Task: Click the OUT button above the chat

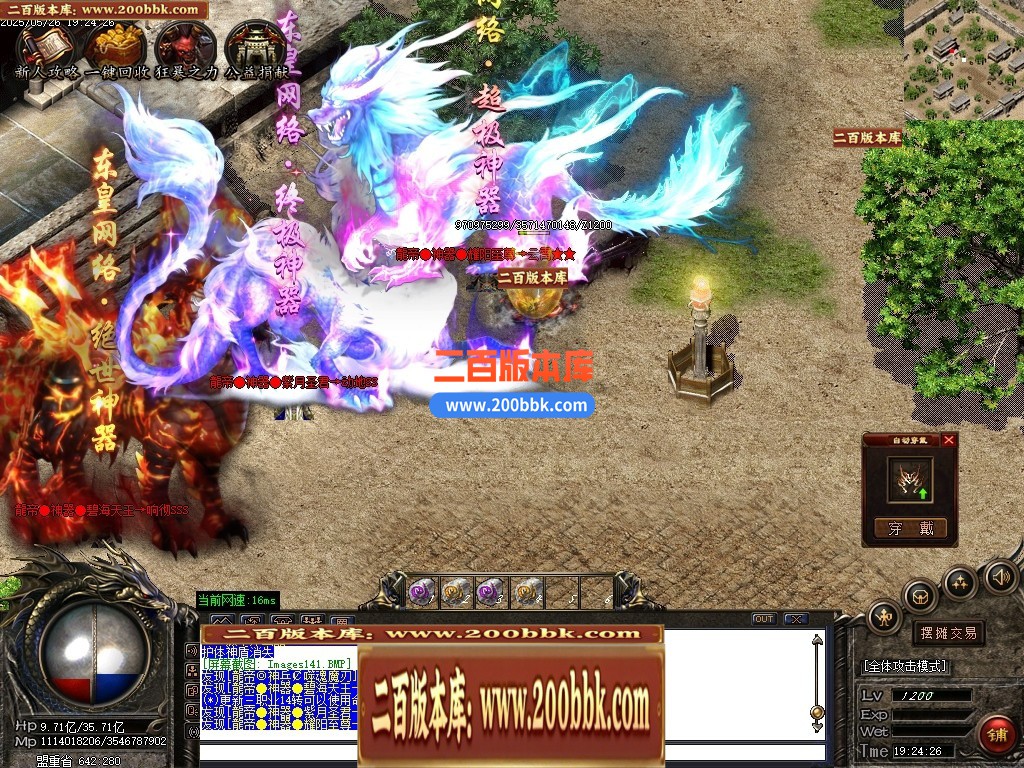Action: 763,619
